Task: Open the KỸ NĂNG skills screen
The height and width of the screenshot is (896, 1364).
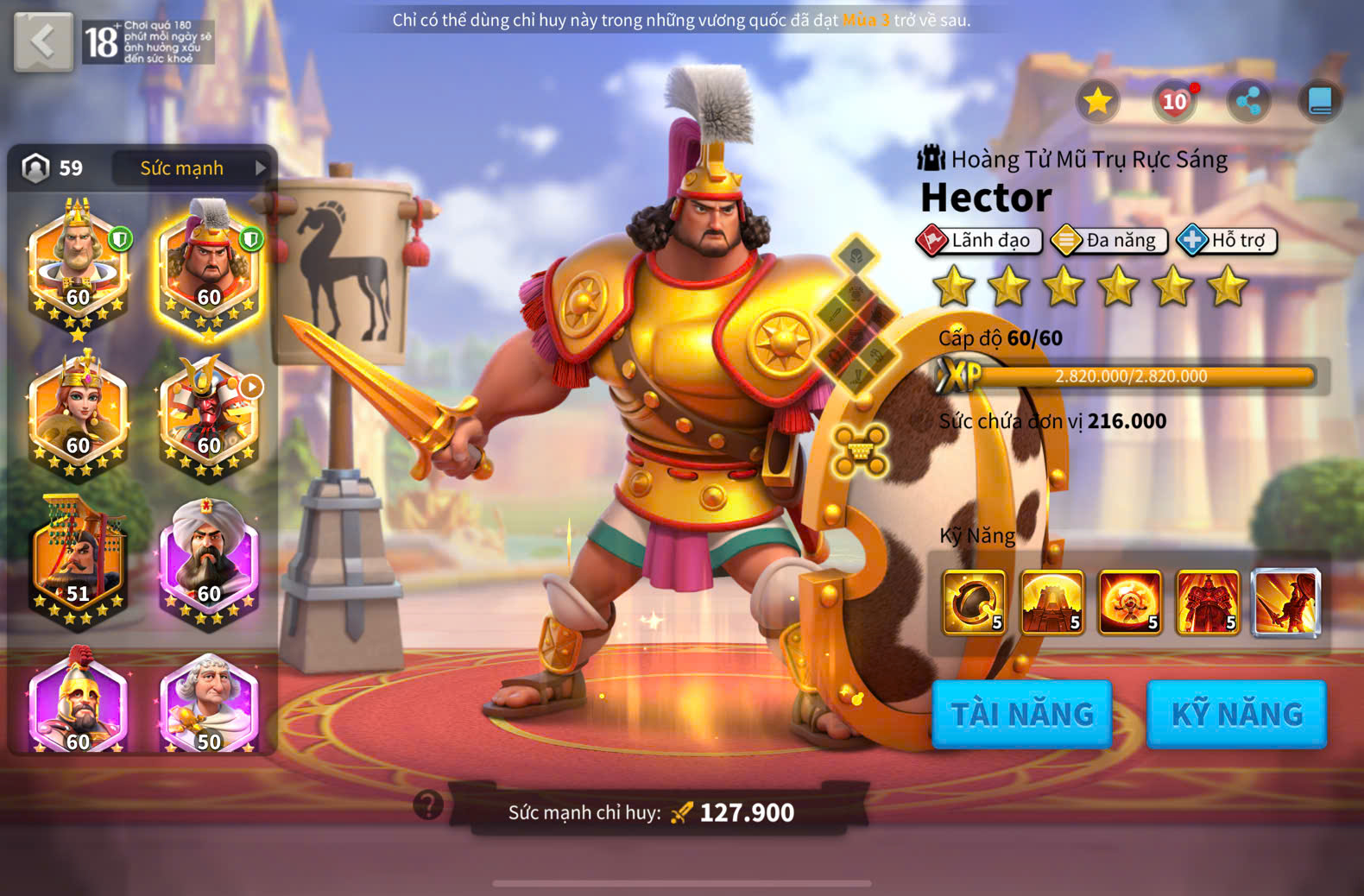Action: pyautogui.click(x=1236, y=714)
